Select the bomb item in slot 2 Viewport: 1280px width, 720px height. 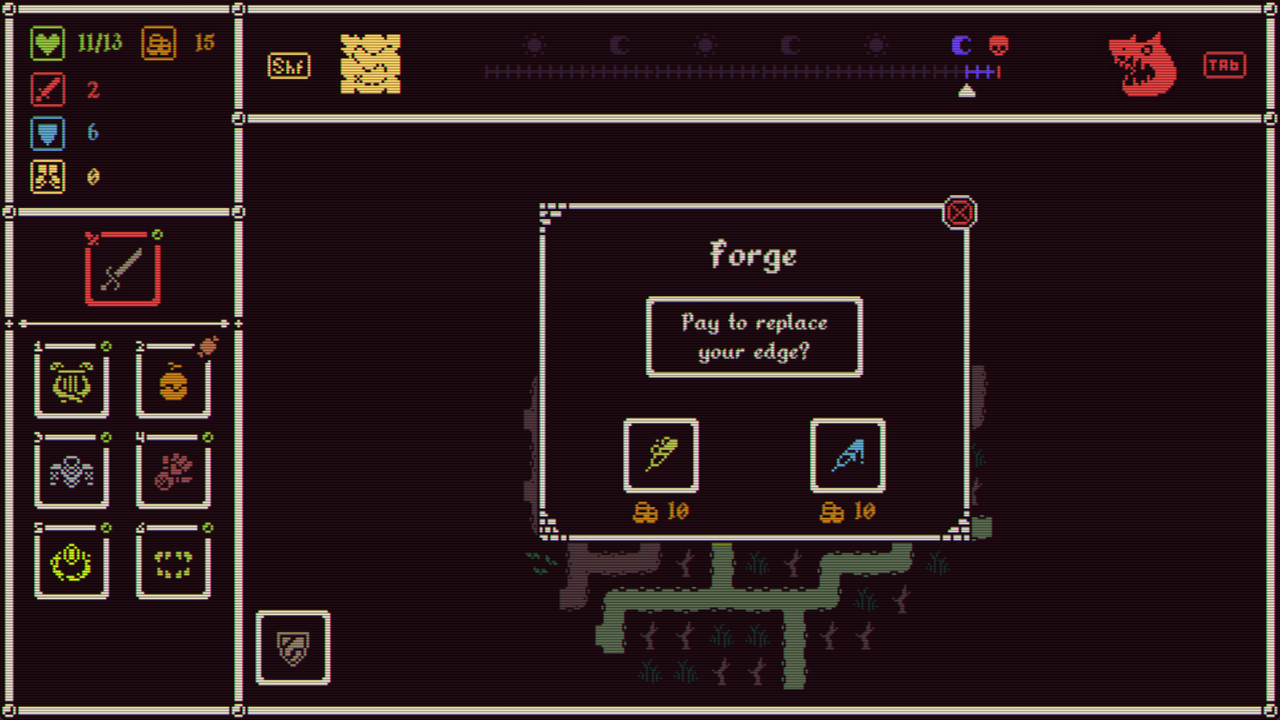(173, 383)
